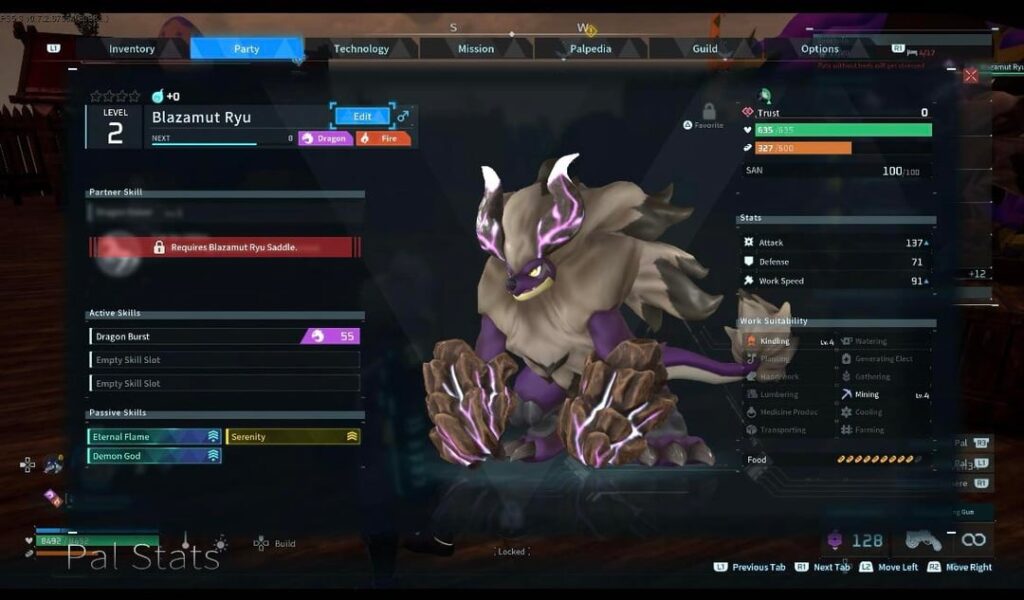Viewport: 1024px width, 600px height.
Task: Click the Dragon element tag
Action: pyautogui.click(x=326, y=139)
